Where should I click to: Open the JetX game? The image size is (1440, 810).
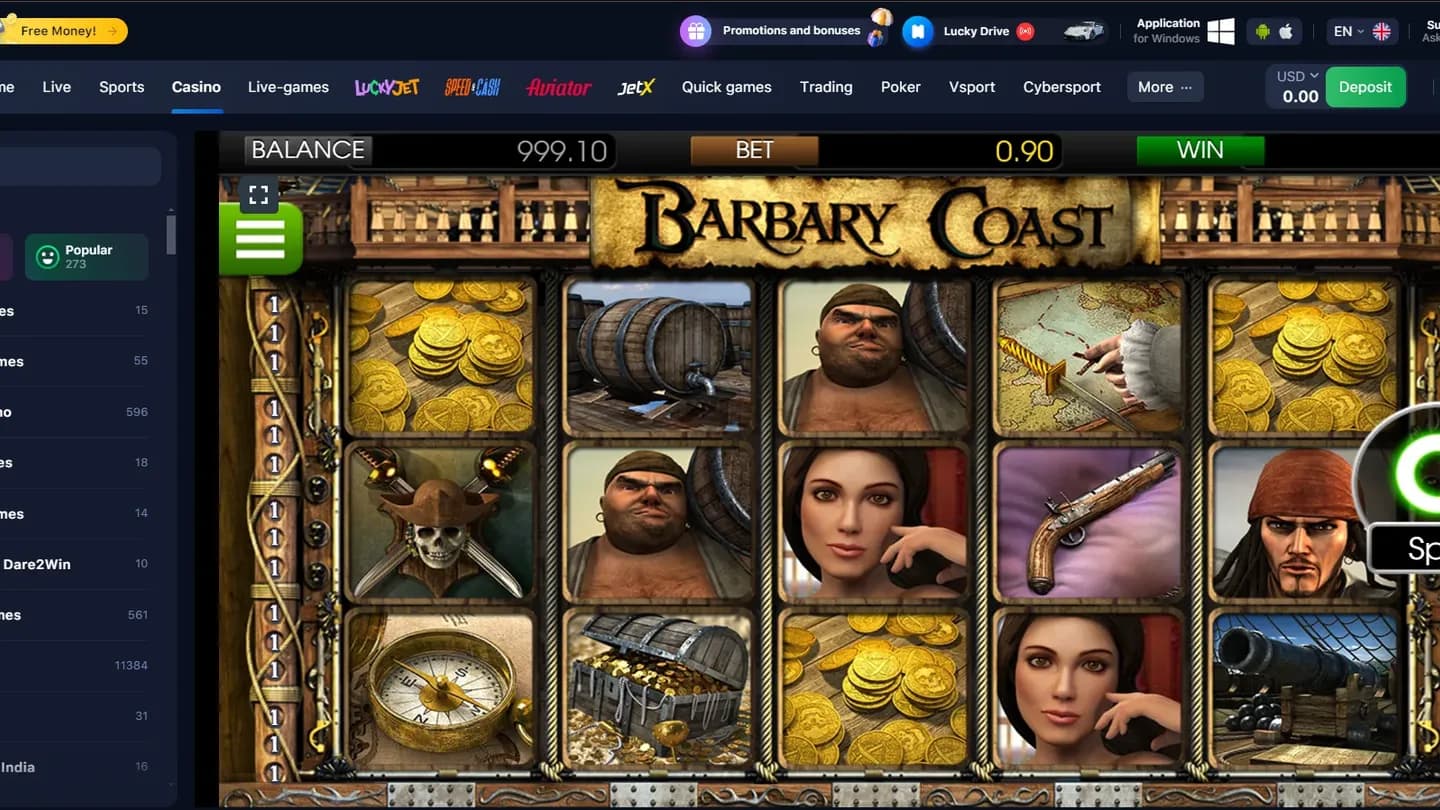[636, 87]
